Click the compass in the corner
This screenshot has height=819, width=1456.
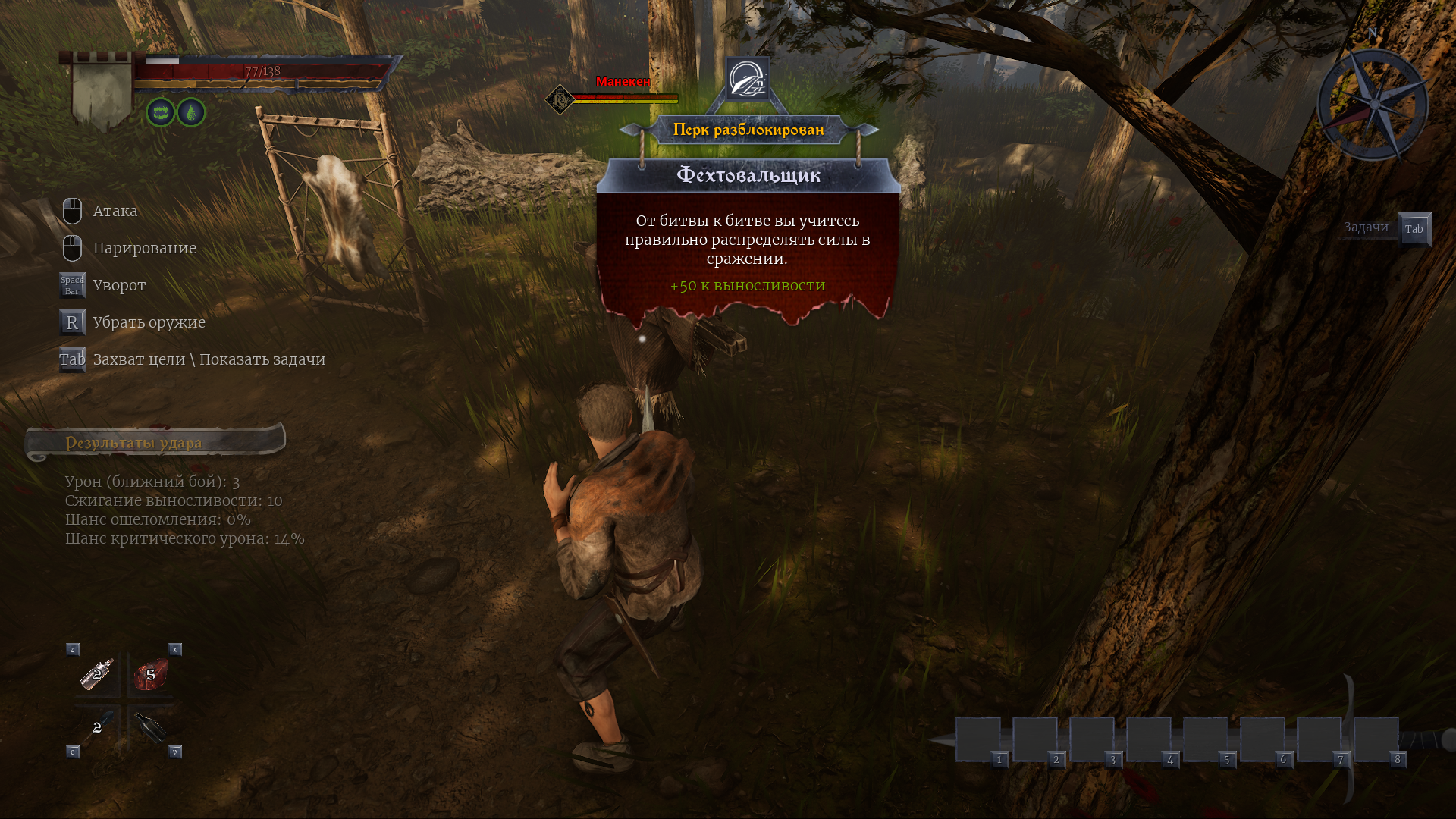1373,105
